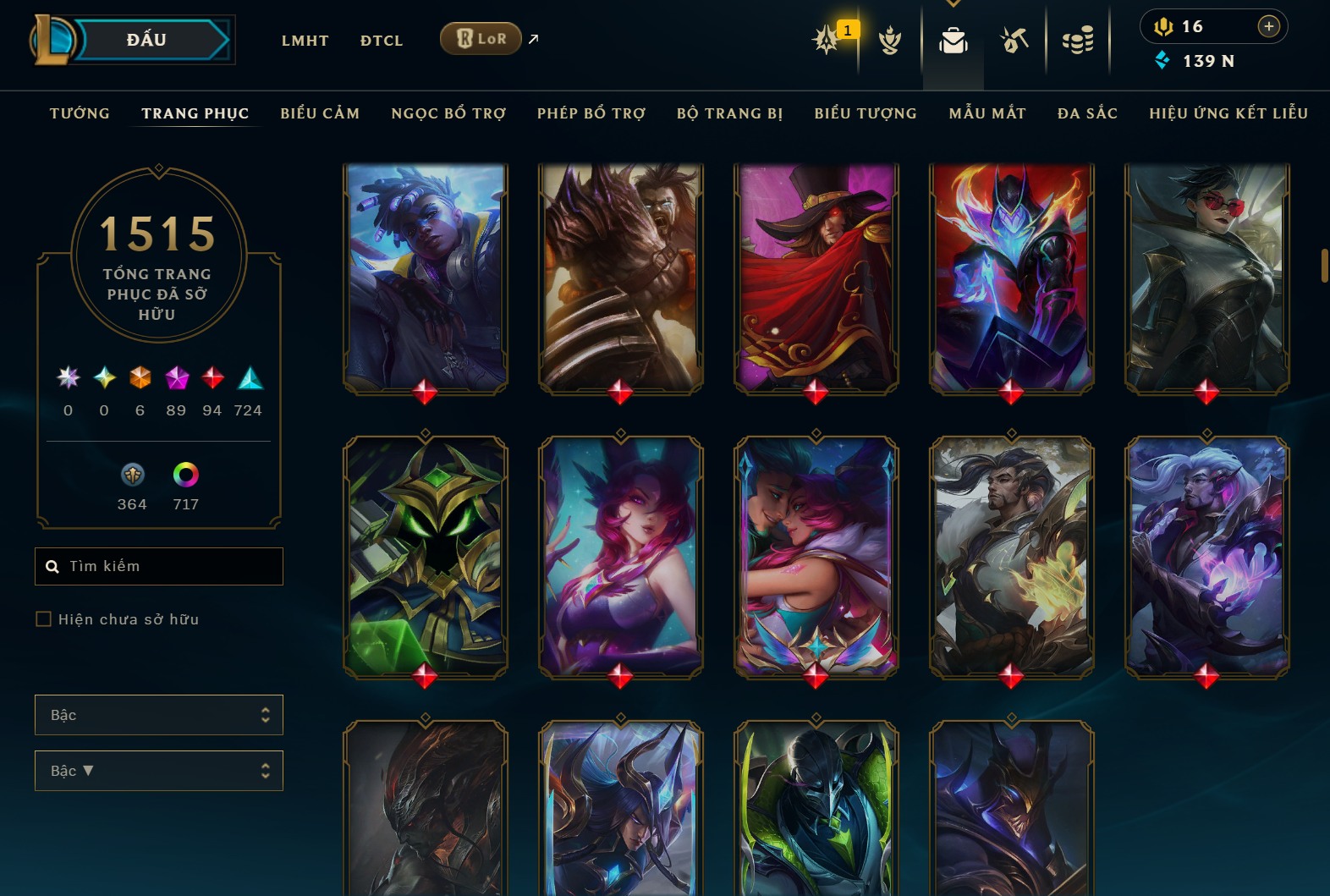Open the store coin stack icon
The width and height of the screenshot is (1330, 896).
[1078, 41]
